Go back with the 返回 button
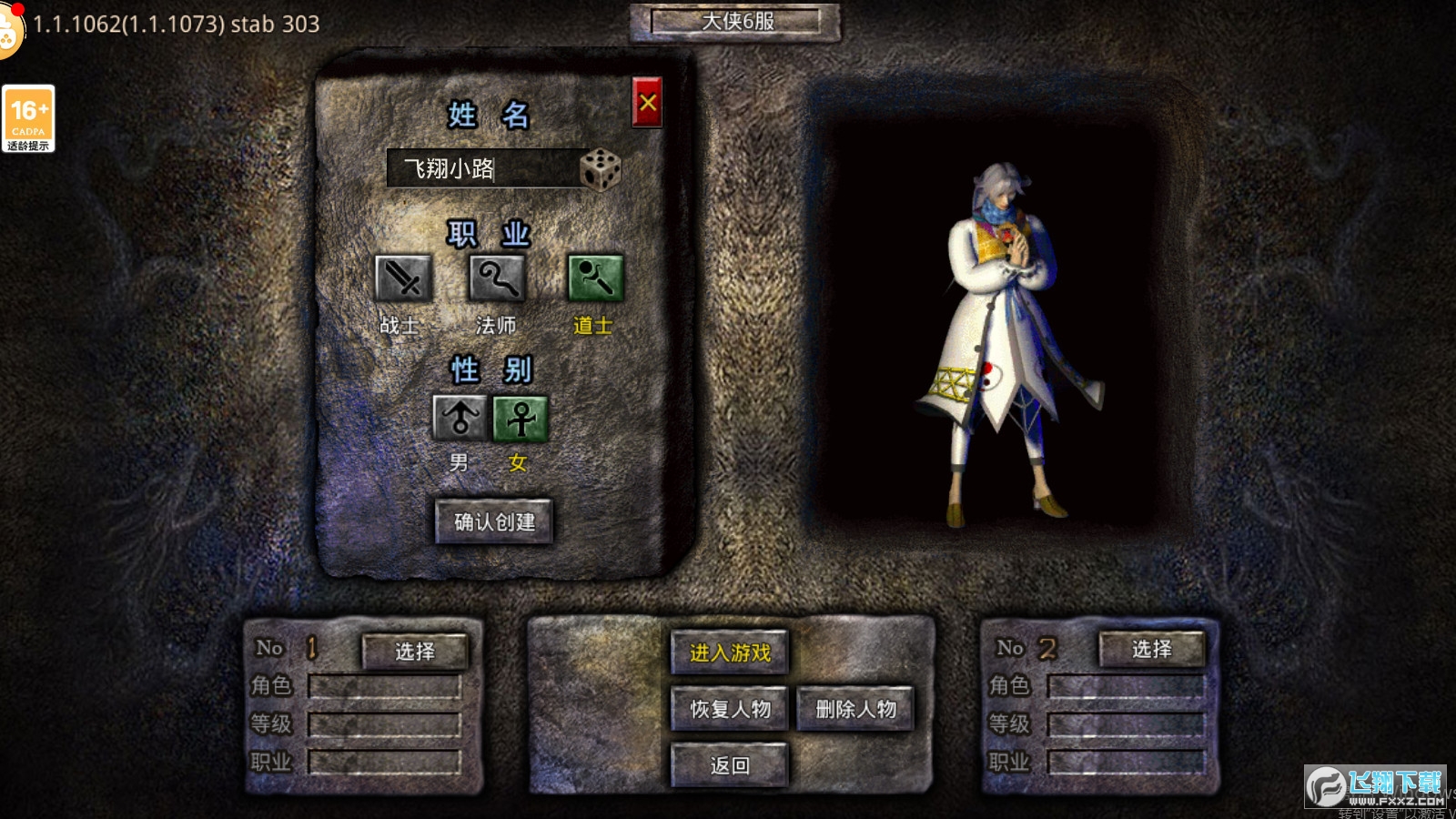This screenshot has height=819, width=1456. point(730,765)
